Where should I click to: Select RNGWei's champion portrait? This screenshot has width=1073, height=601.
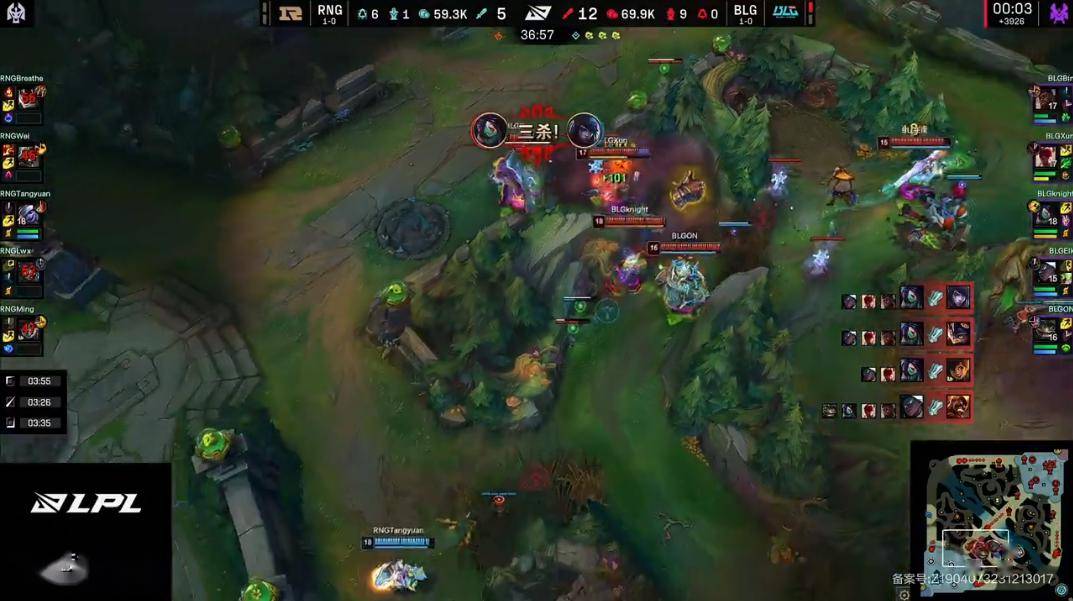coord(28,155)
